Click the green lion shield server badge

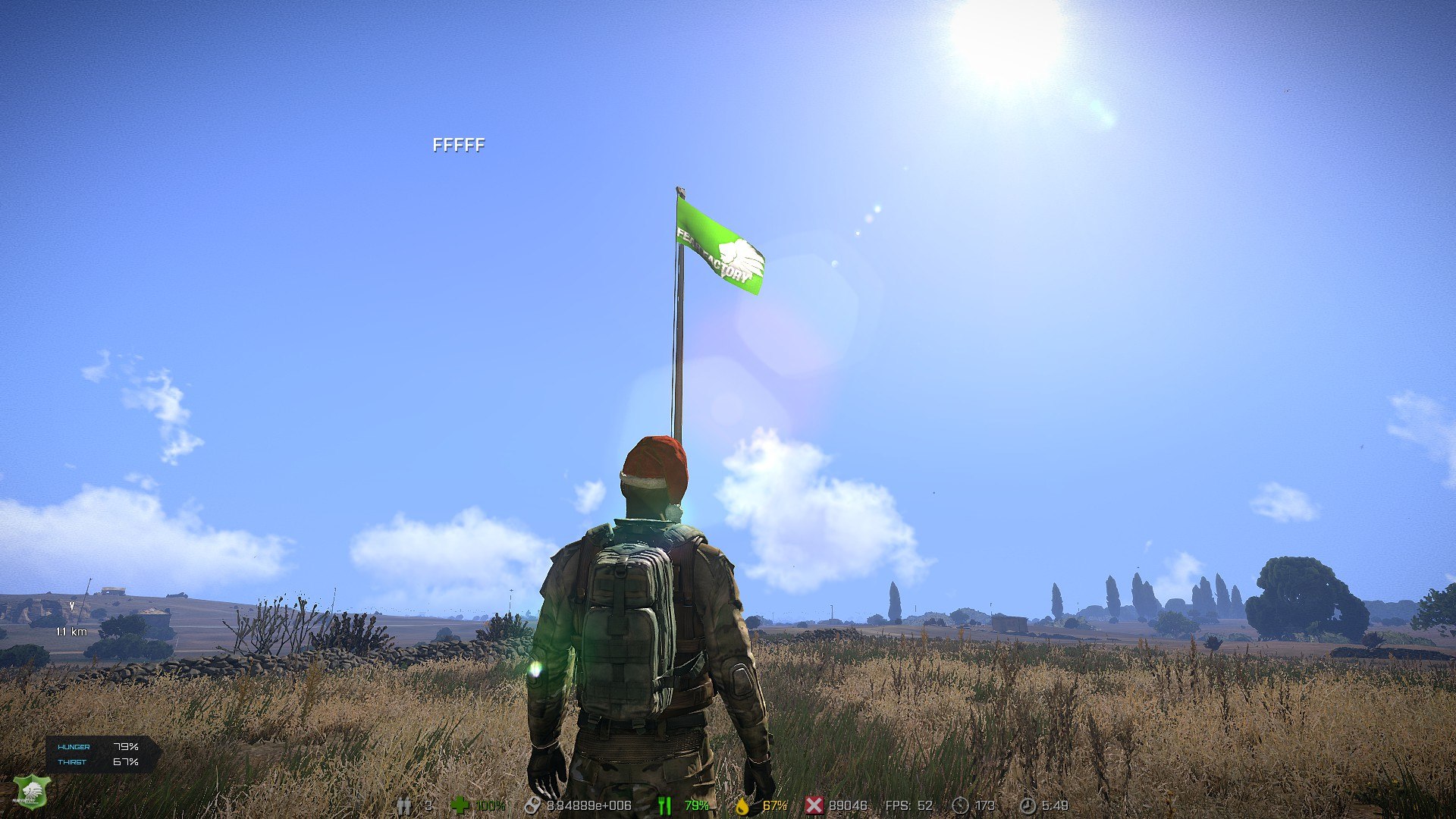click(31, 792)
